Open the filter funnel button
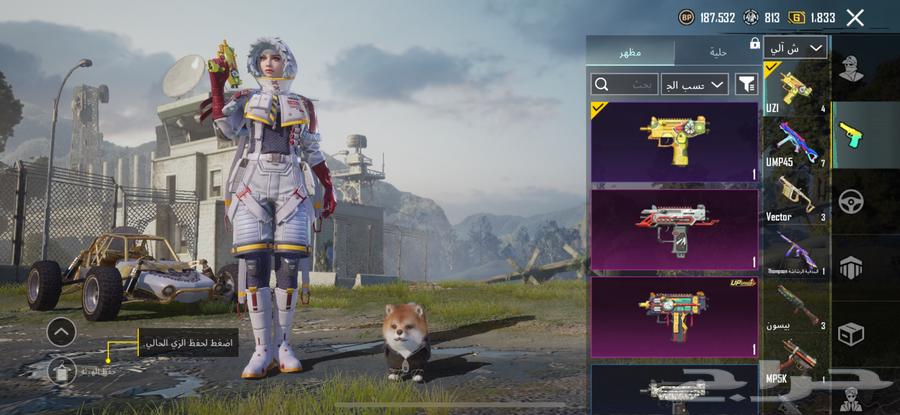 (746, 85)
